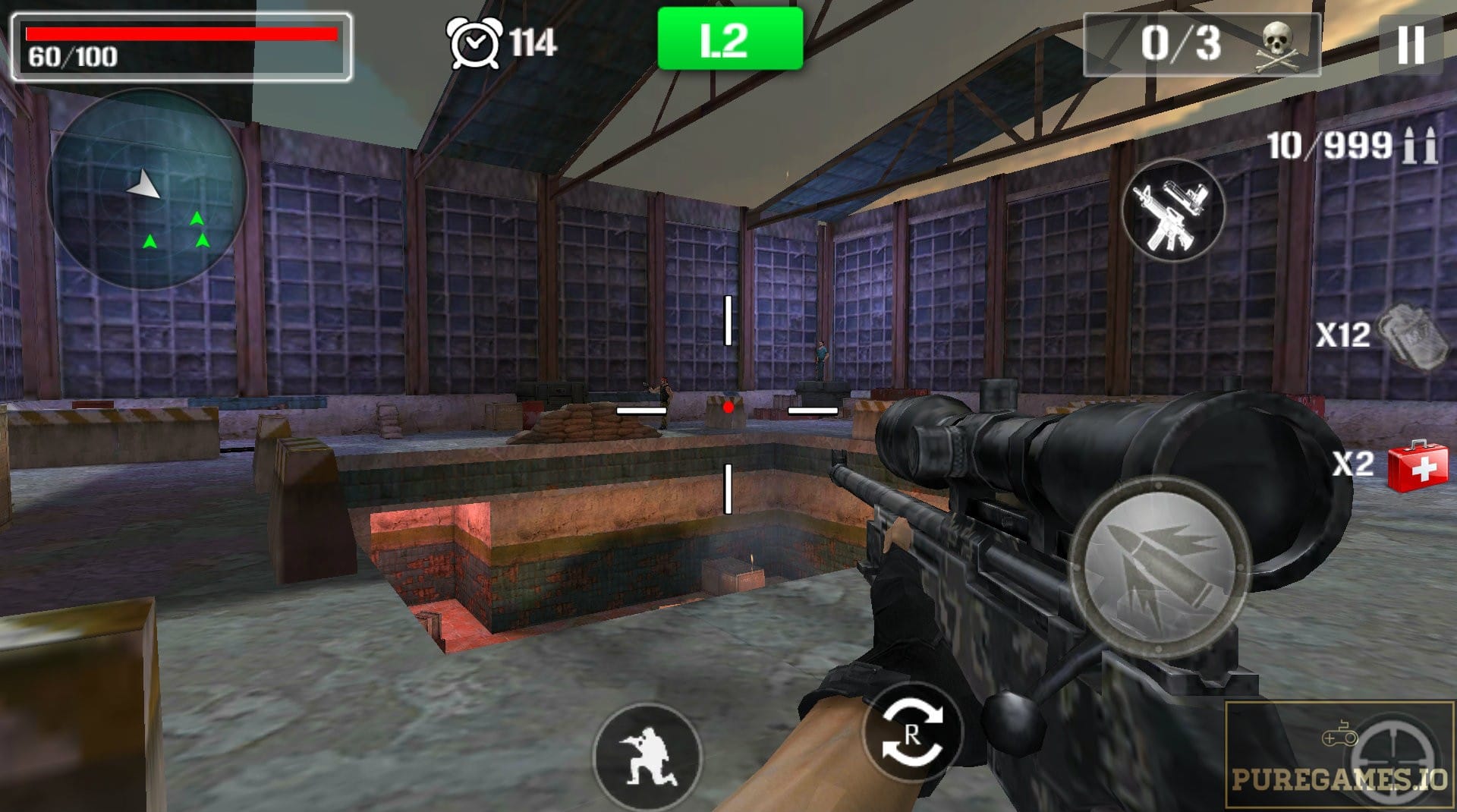The height and width of the screenshot is (812, 1457).
Task: Switch weapons using the rifle and pistol icon
Action: click(x=1172, y=210)
